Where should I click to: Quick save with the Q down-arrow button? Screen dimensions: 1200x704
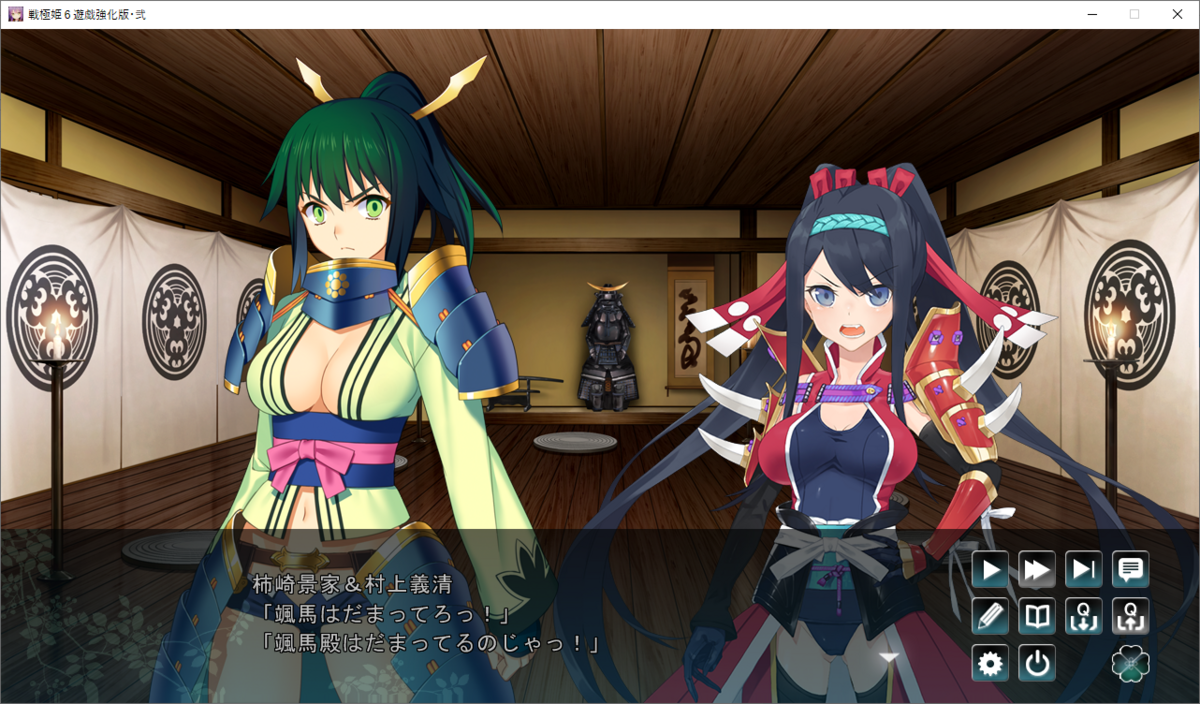tap(1084, 616)
